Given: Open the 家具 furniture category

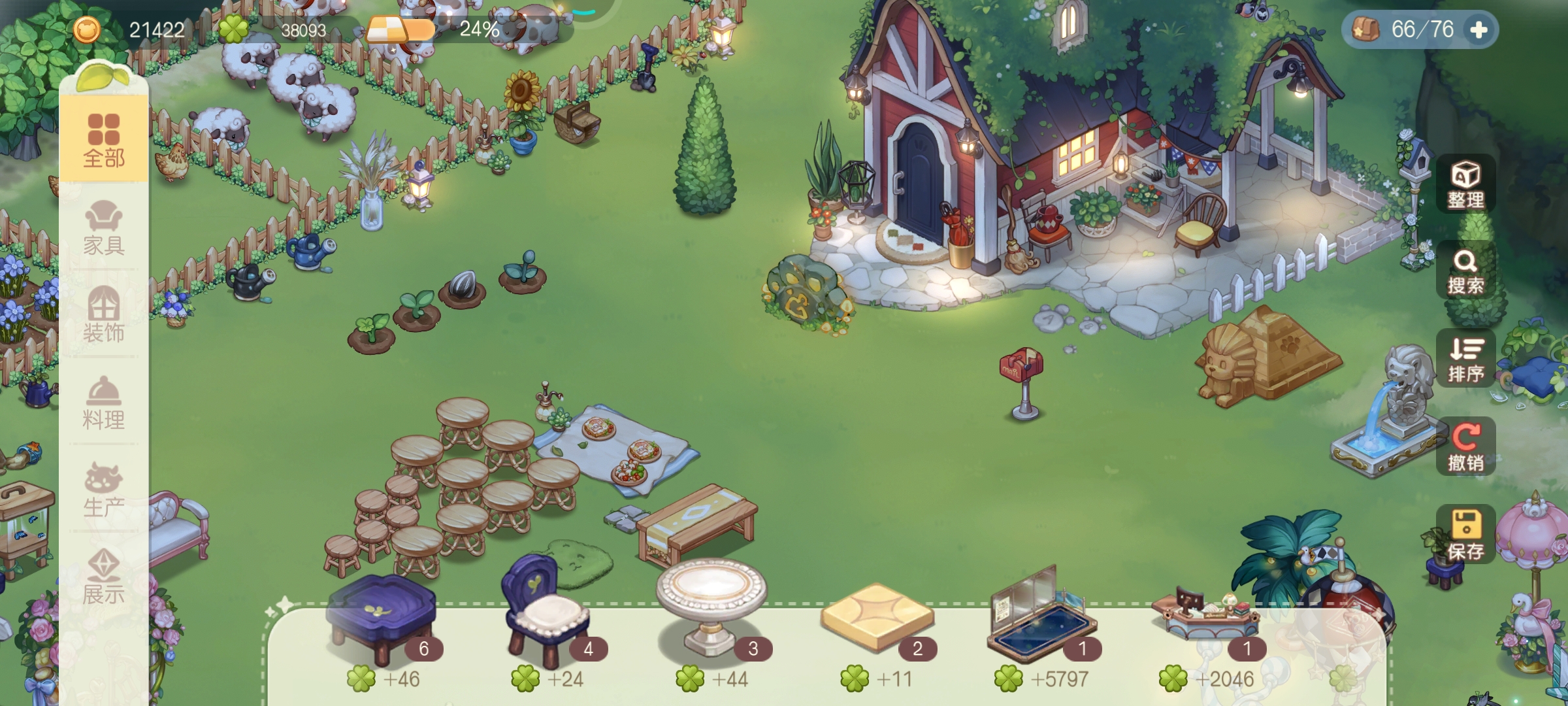Looking at the screenshot, I should (x=104, y=227).
